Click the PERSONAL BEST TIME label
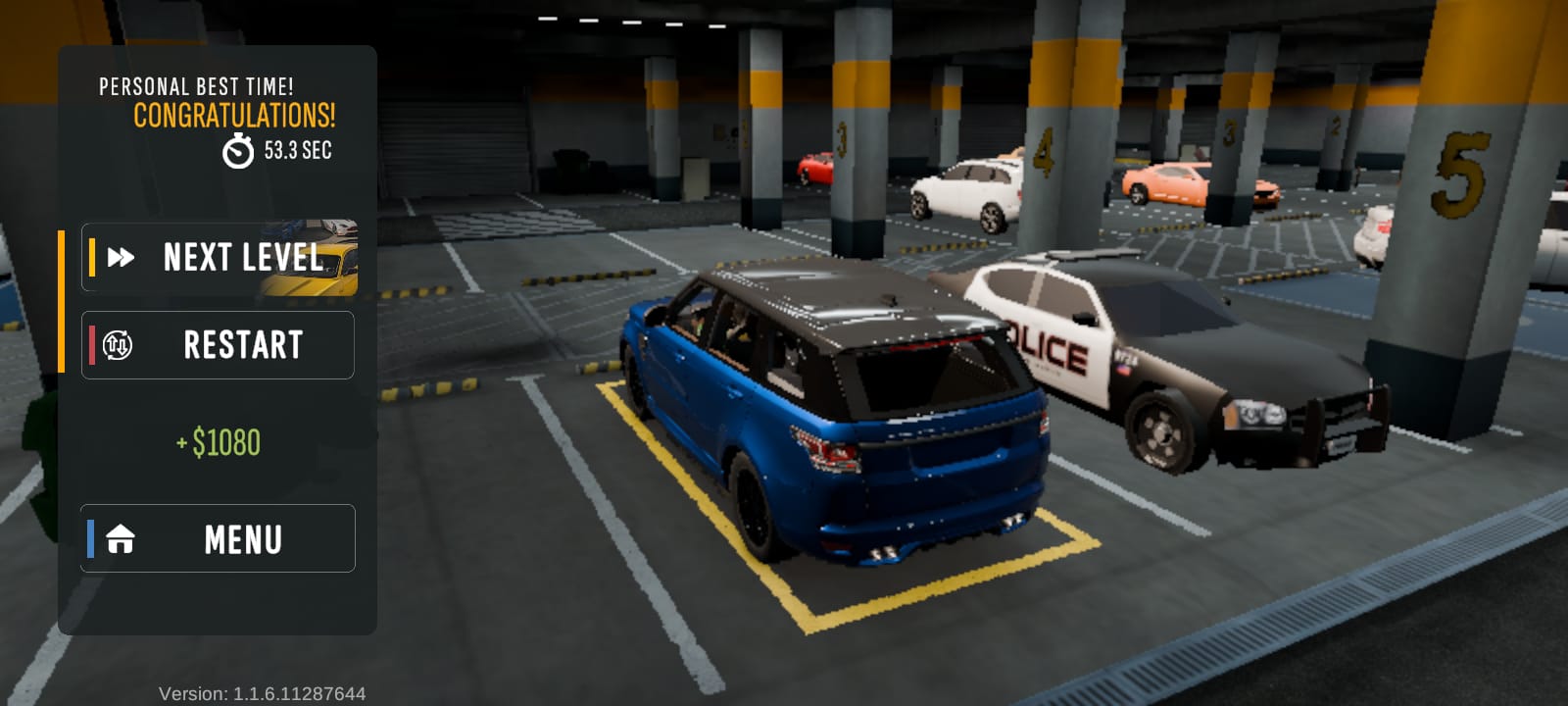1568x706 pixels. tap(196, 86)
